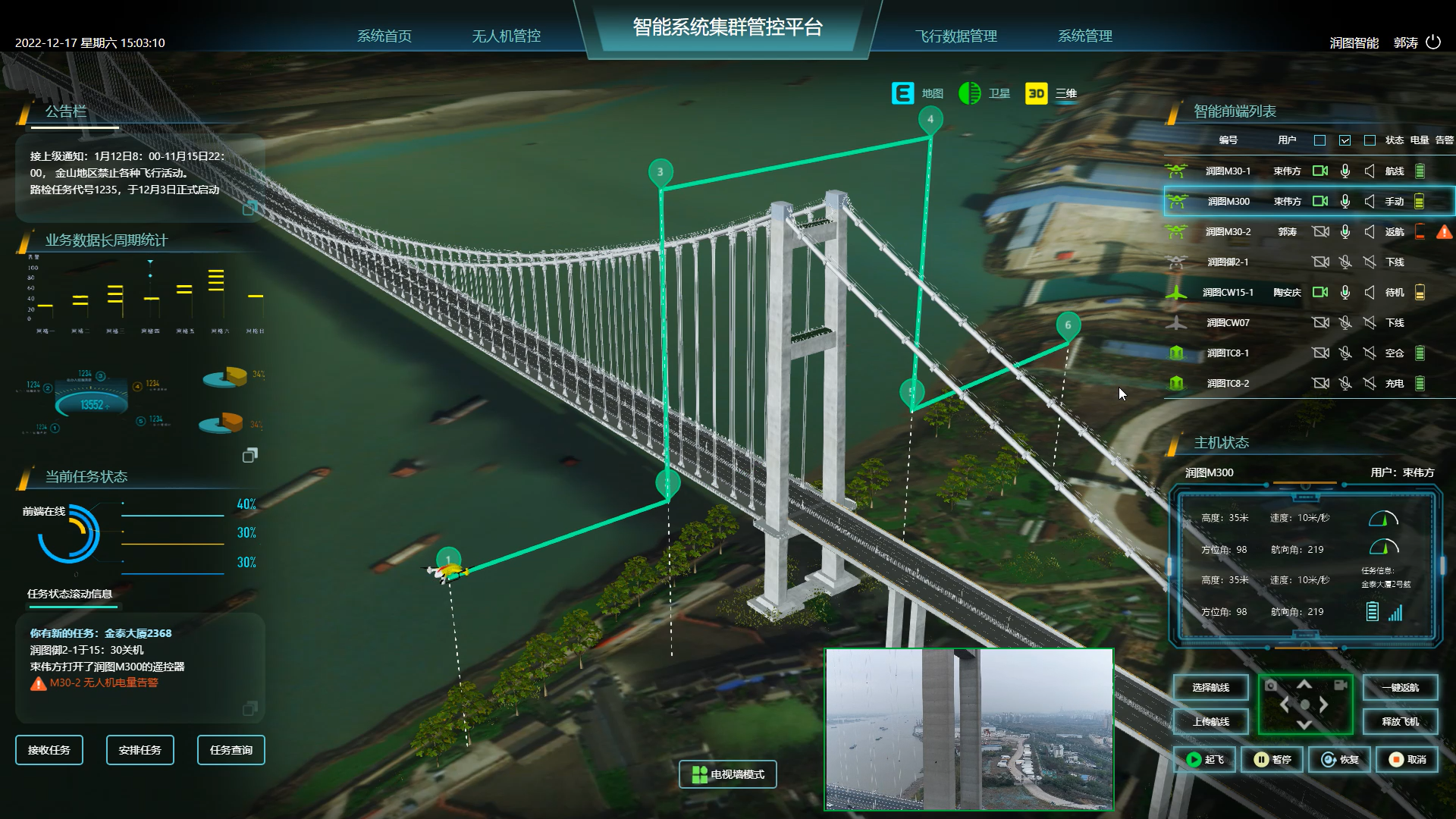Choose the 三维 3D view
The image size is (1456, 819).
(x=1051, y=93)
